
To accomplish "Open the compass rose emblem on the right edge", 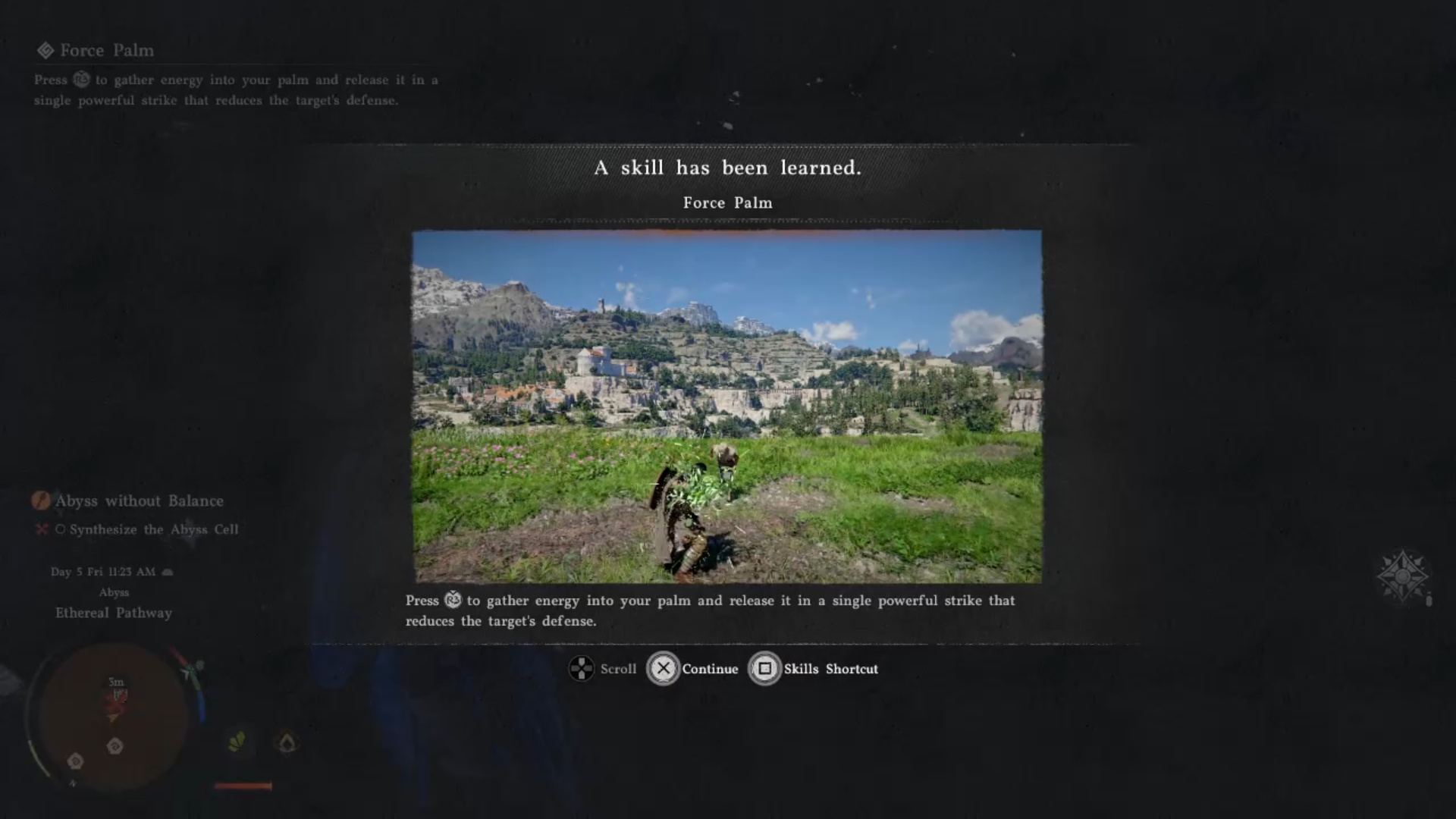I will click(x=1404, y=578).
